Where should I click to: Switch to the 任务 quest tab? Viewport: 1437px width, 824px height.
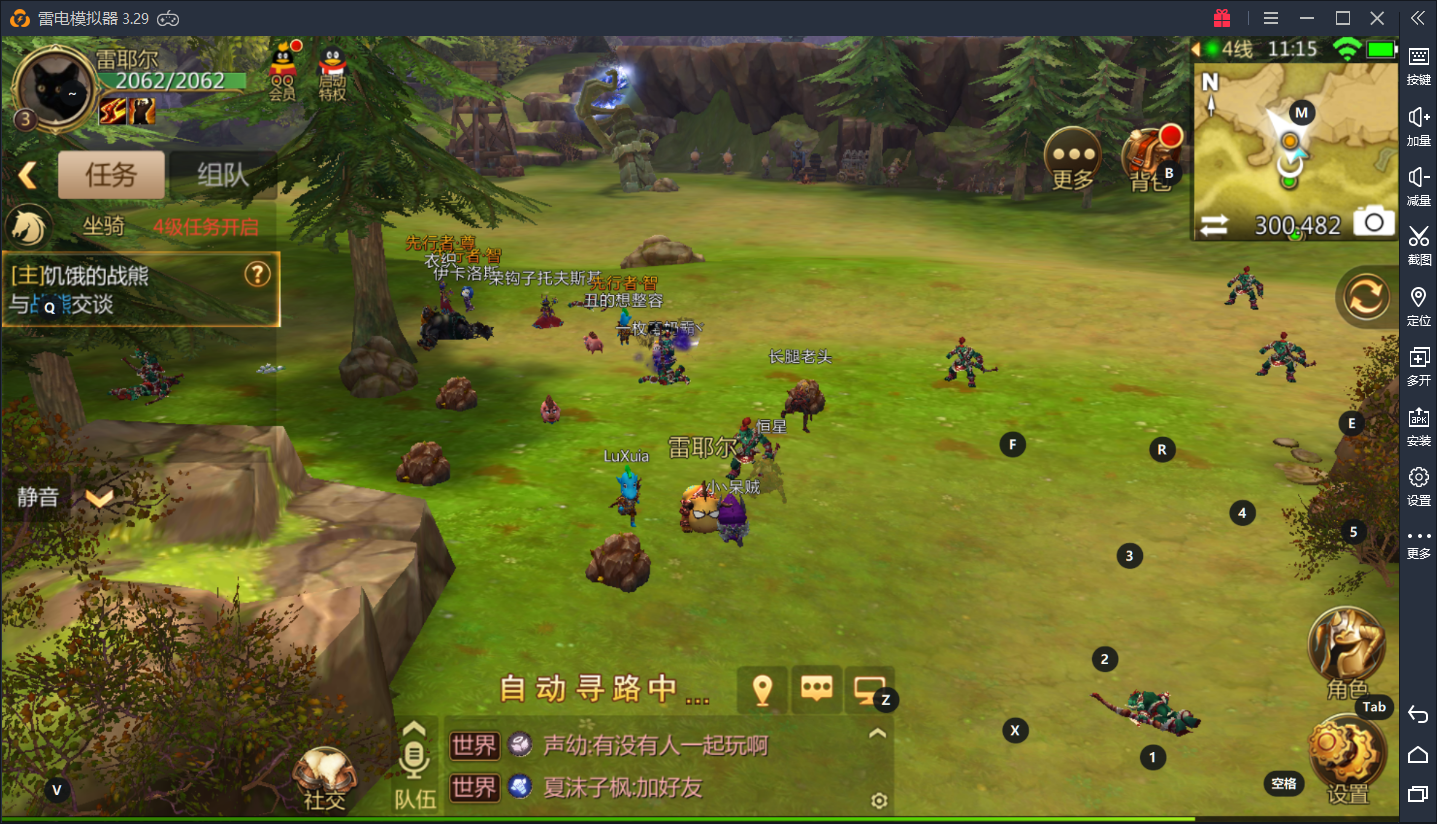[x=111, y=176]
